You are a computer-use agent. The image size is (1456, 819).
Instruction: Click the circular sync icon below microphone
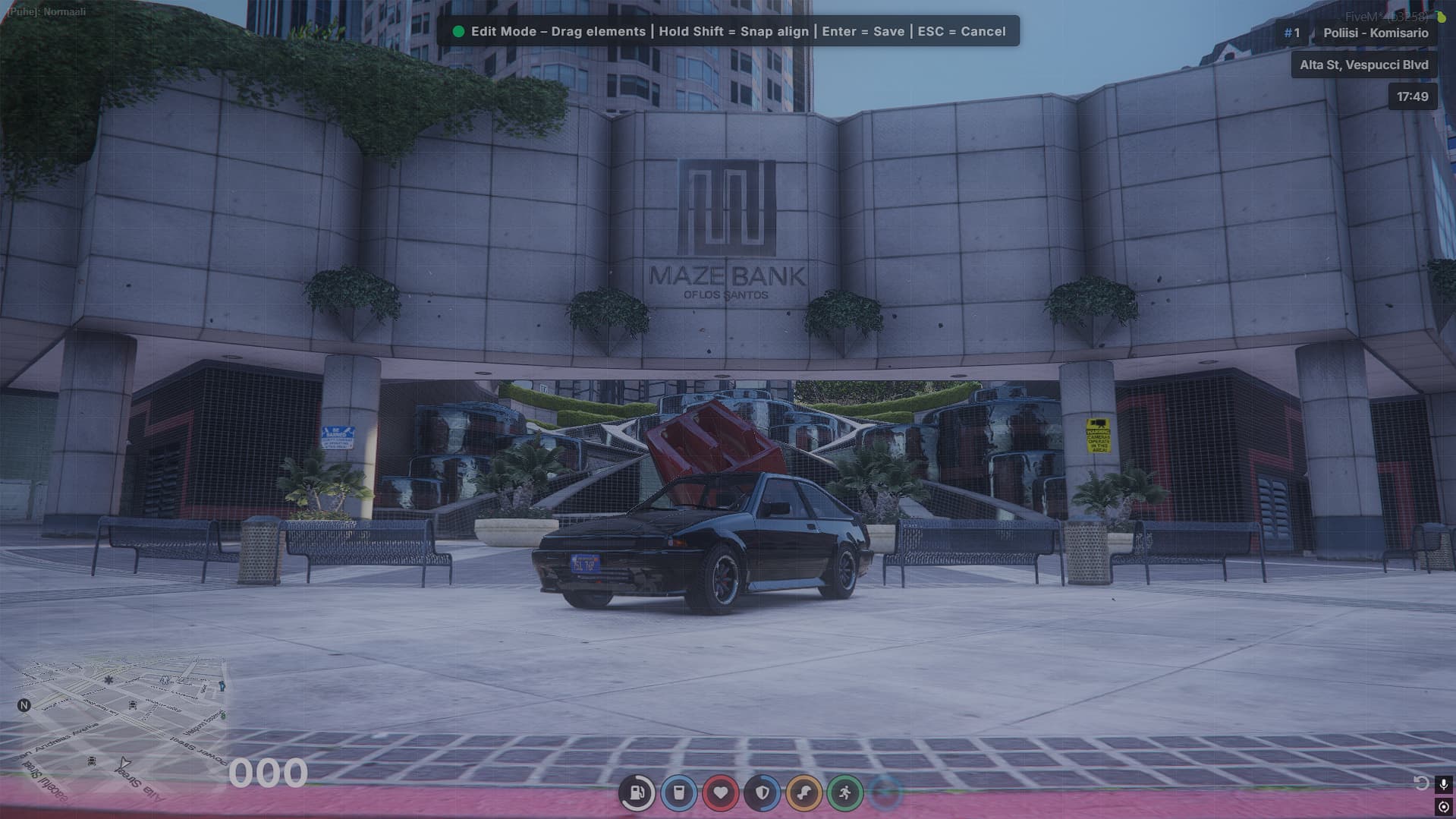point(1443,807)
